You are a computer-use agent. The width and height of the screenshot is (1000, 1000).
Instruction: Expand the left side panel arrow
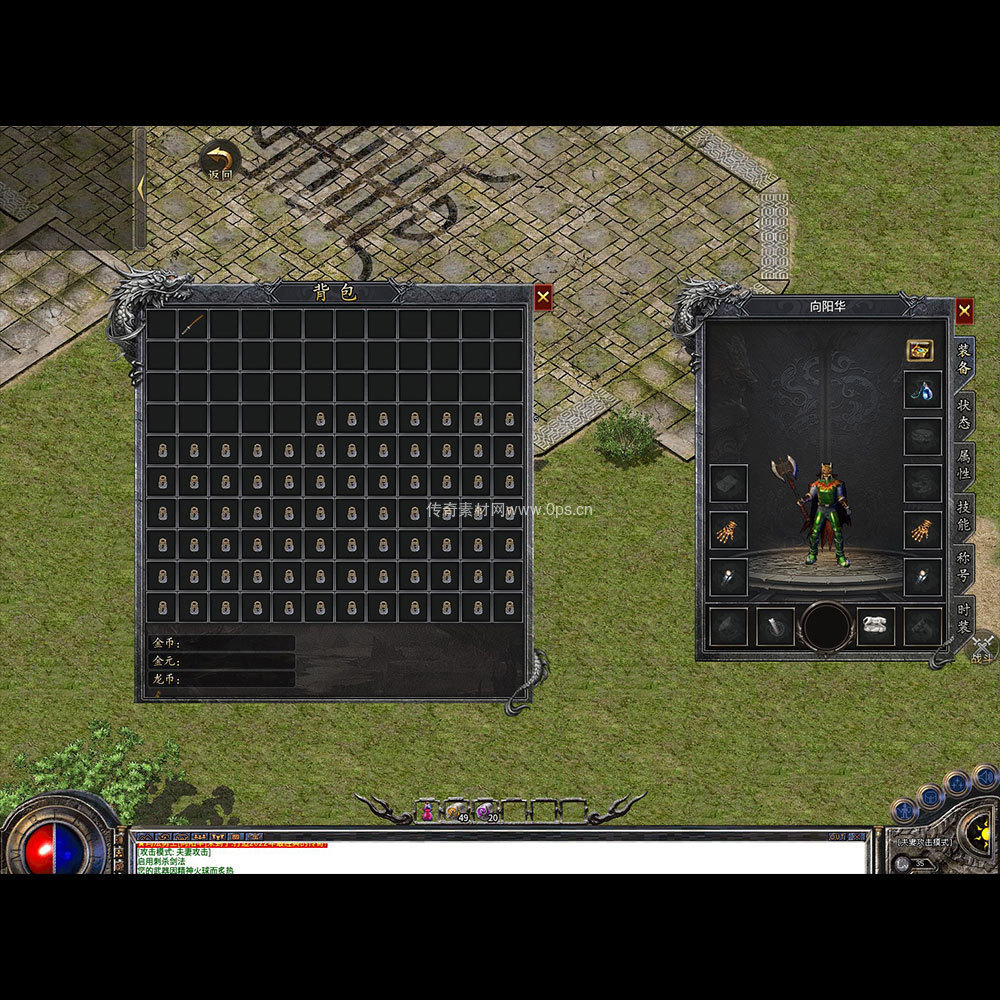[x=141, y=187]
